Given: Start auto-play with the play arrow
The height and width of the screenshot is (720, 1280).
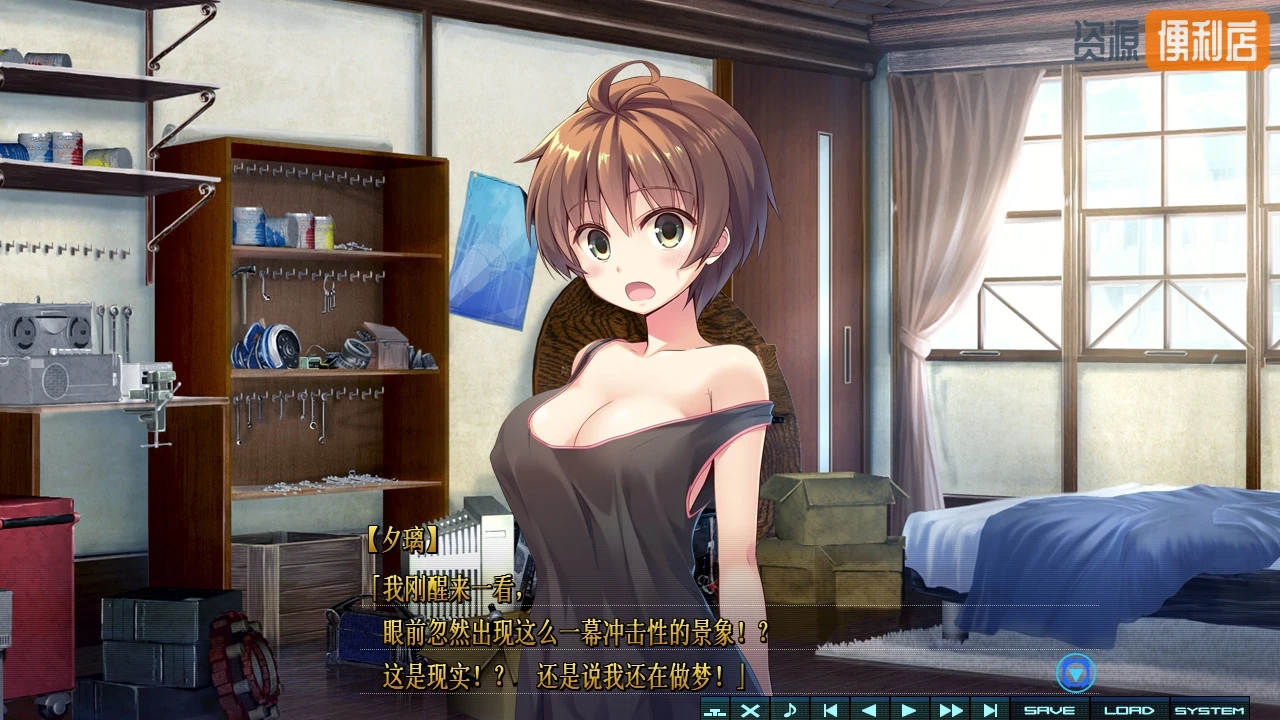Looking at the screenshot, I should [909, 710].
